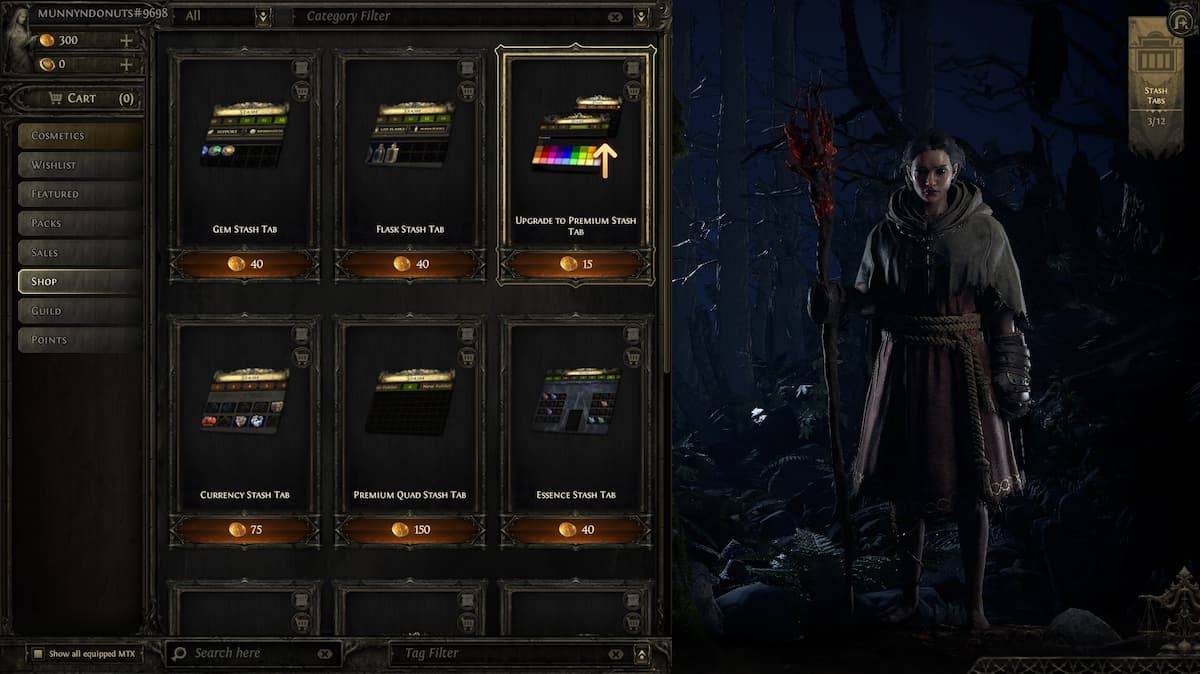Open the Cosmetics section
This screenshot has height=674, width=1200.
pos(78,136)
